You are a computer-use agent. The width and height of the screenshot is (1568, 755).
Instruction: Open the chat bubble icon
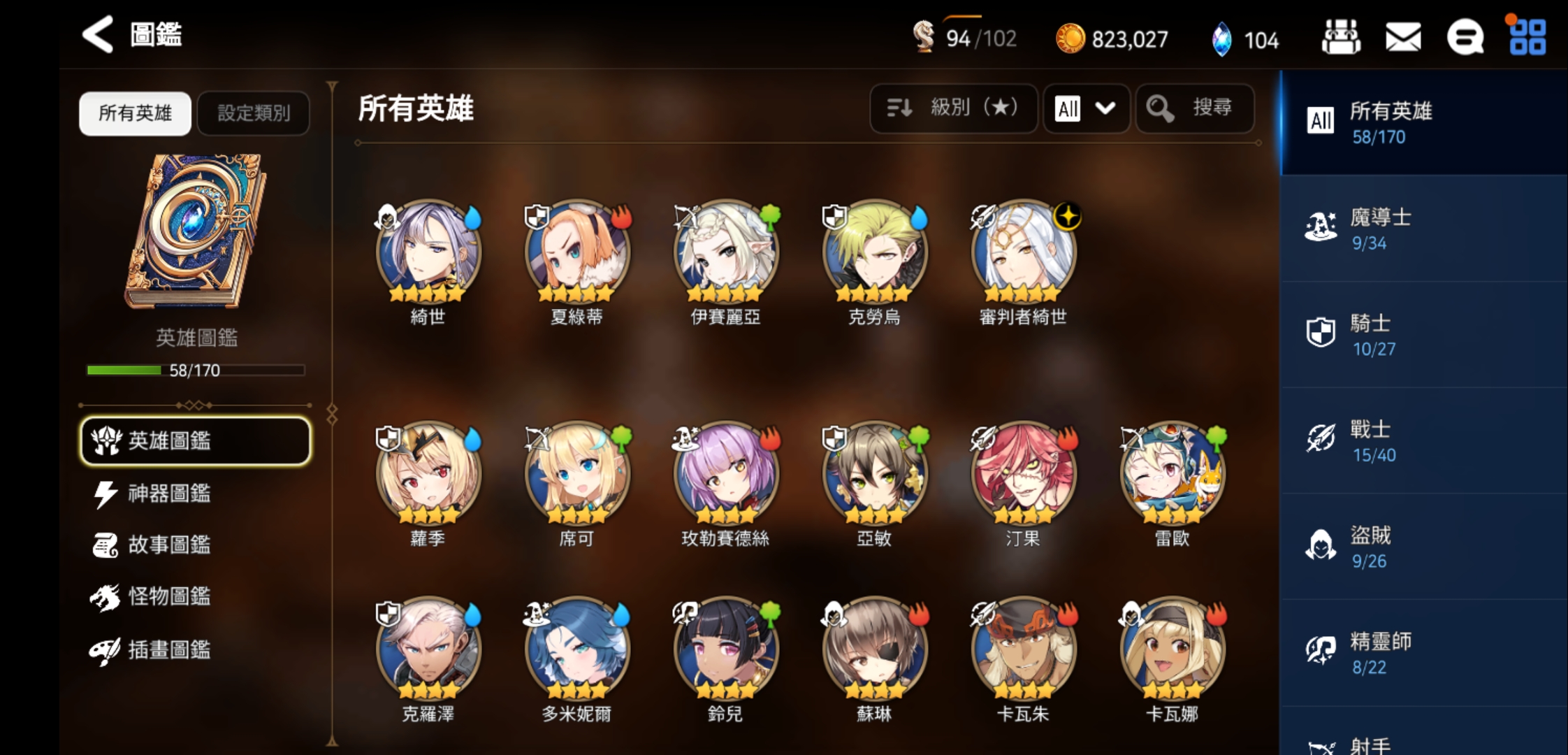pos(1465,37)
